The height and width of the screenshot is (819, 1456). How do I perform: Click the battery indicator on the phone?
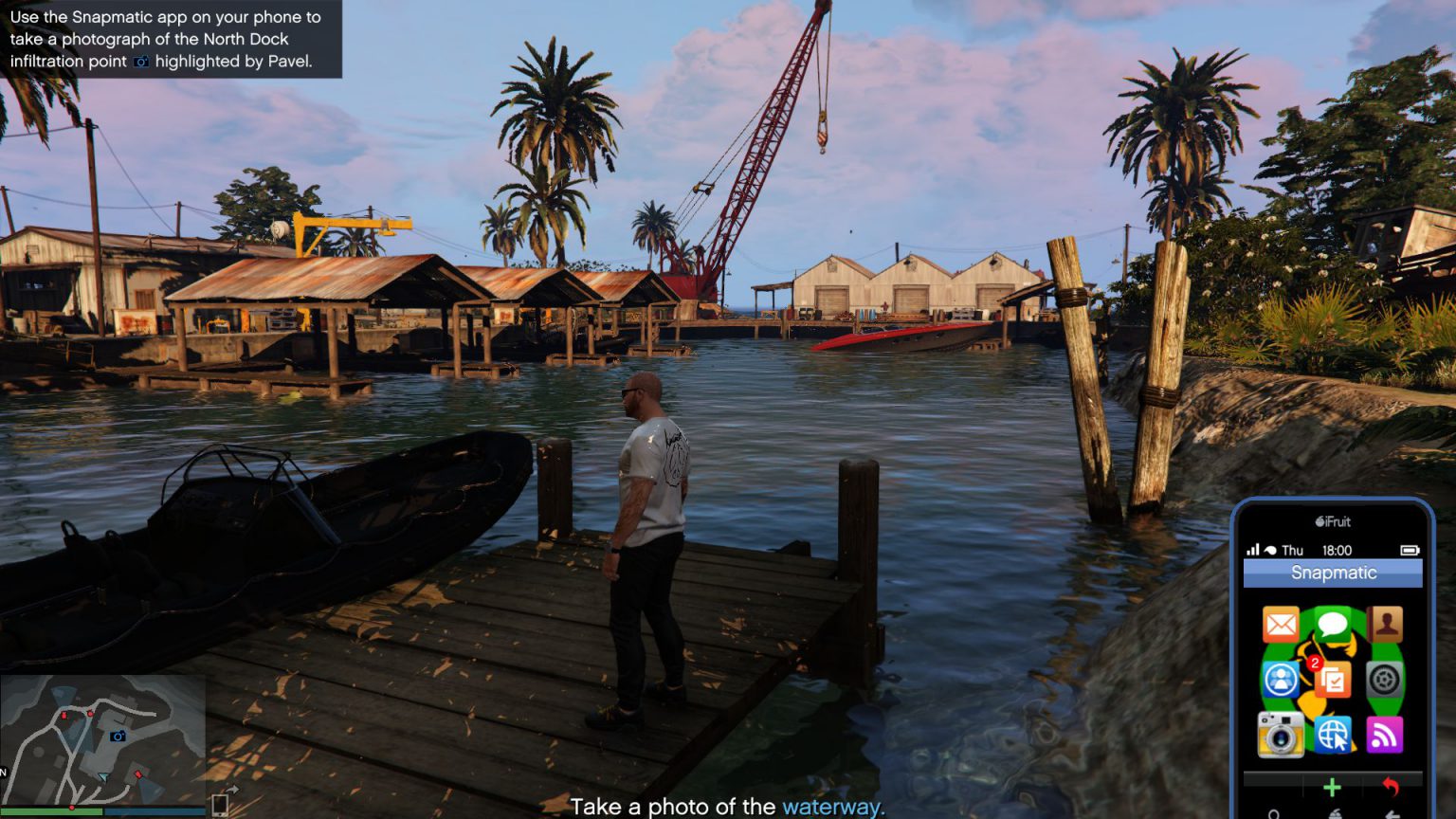pyautogui.click(x=1409, y=549)
